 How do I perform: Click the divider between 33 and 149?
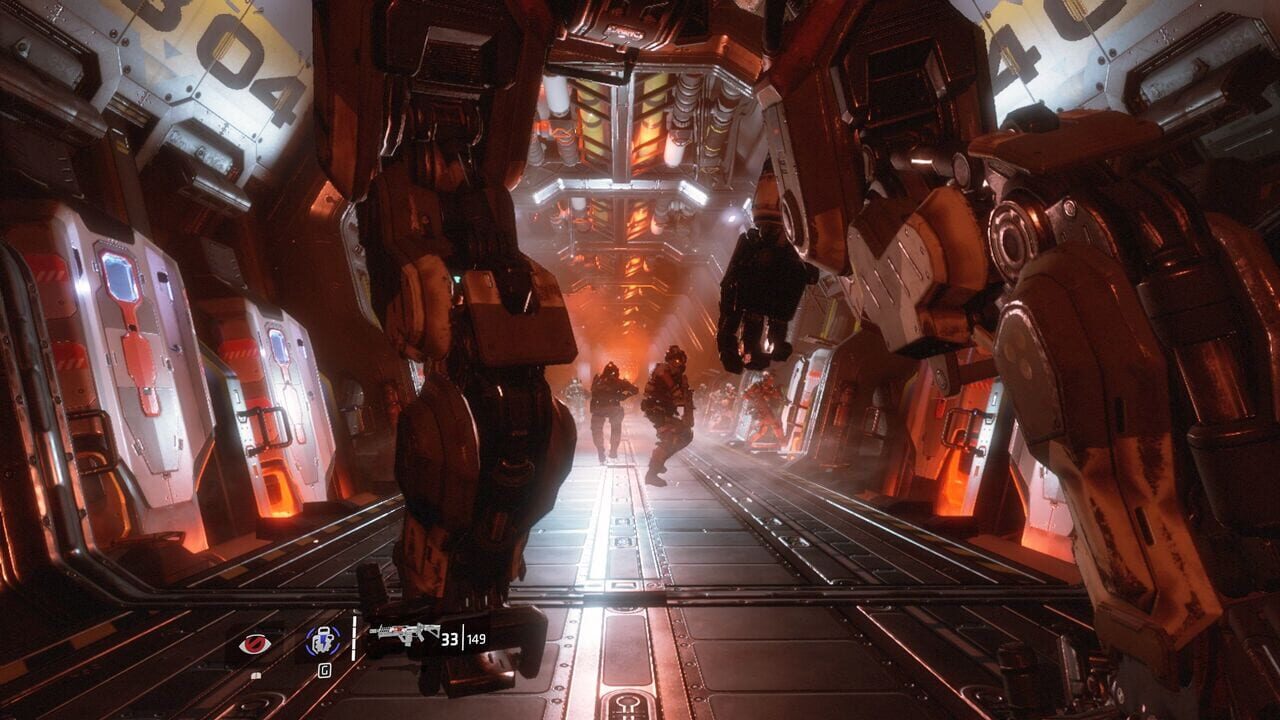[x=463, y=639]
